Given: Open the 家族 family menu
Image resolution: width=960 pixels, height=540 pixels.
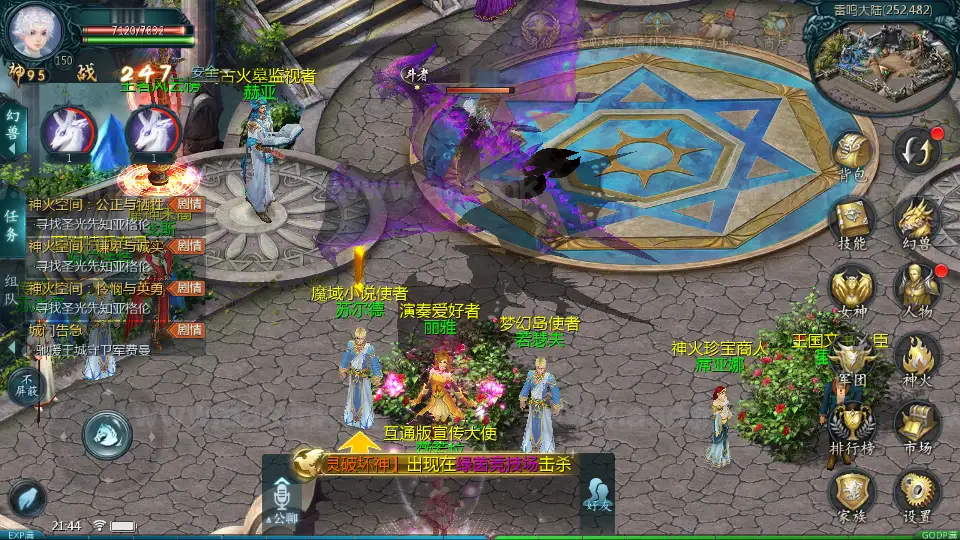Looking at the screenshot, I should tap(851, 494).
